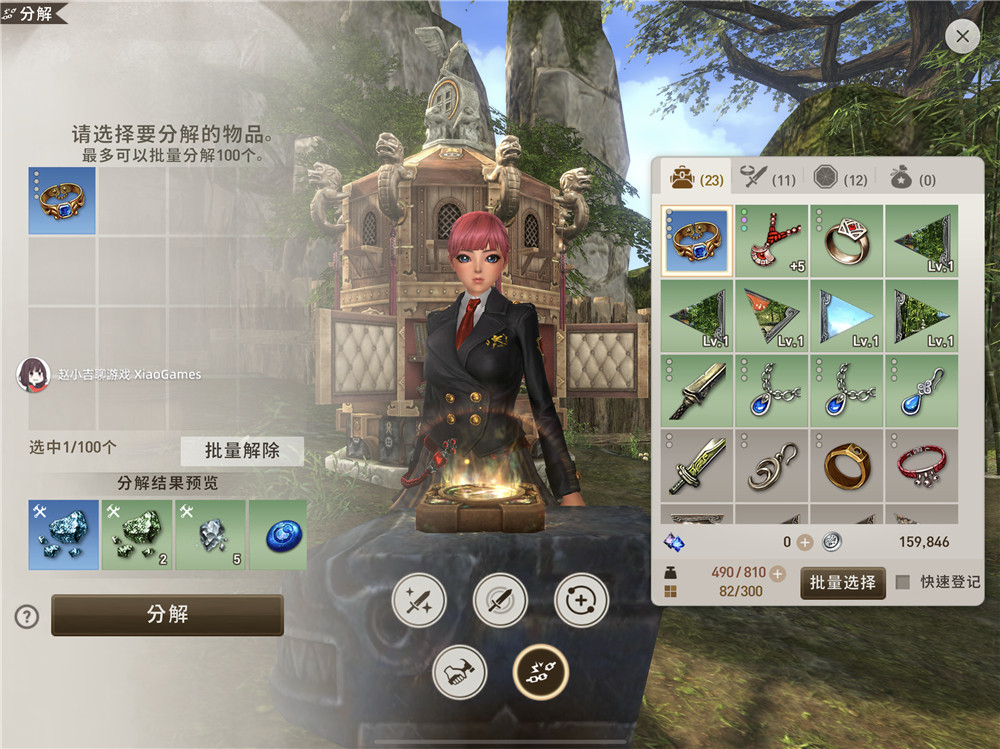Viewport: 1000px width, 749px height.
Task: Add currency with the plus beside 0
Action: coord(804,542)
